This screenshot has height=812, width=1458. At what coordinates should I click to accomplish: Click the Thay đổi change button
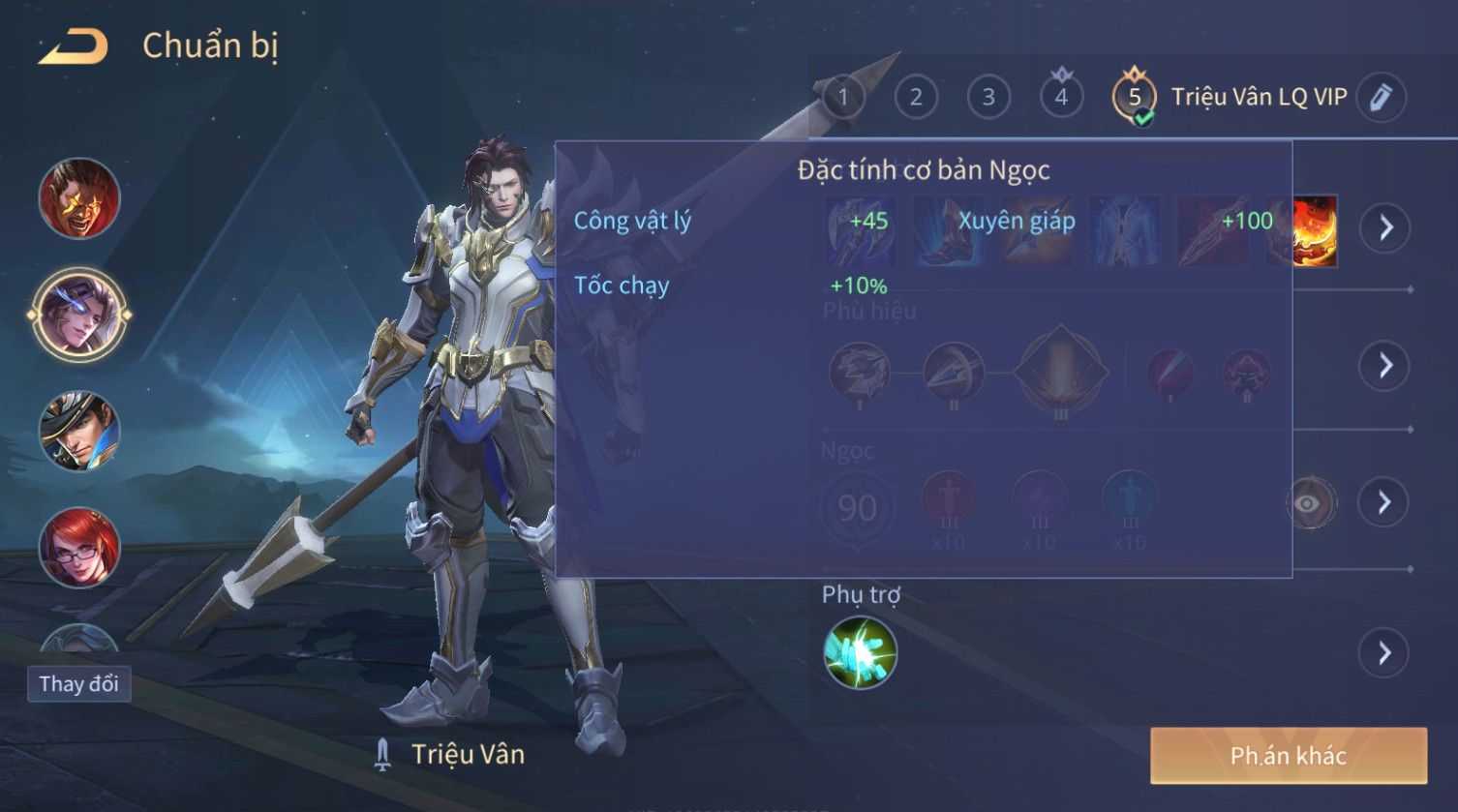(78, 684)
